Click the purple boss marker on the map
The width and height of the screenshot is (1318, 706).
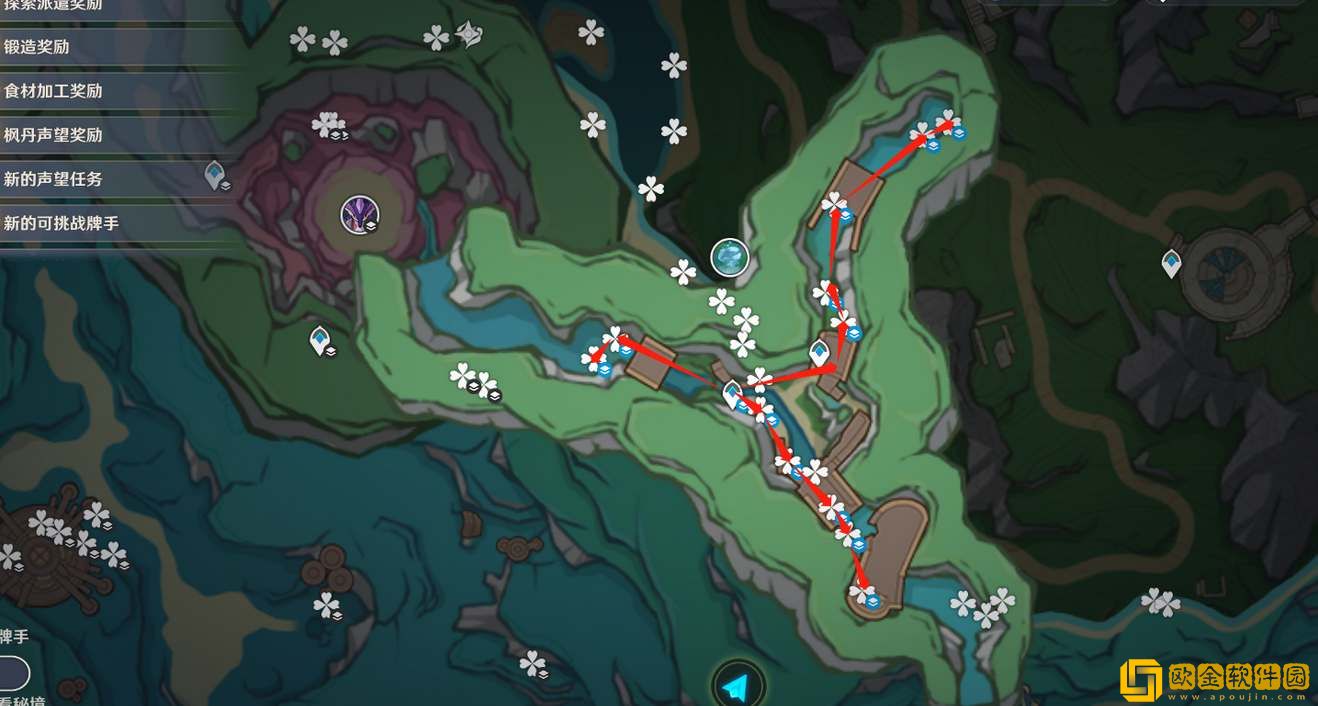358,214
